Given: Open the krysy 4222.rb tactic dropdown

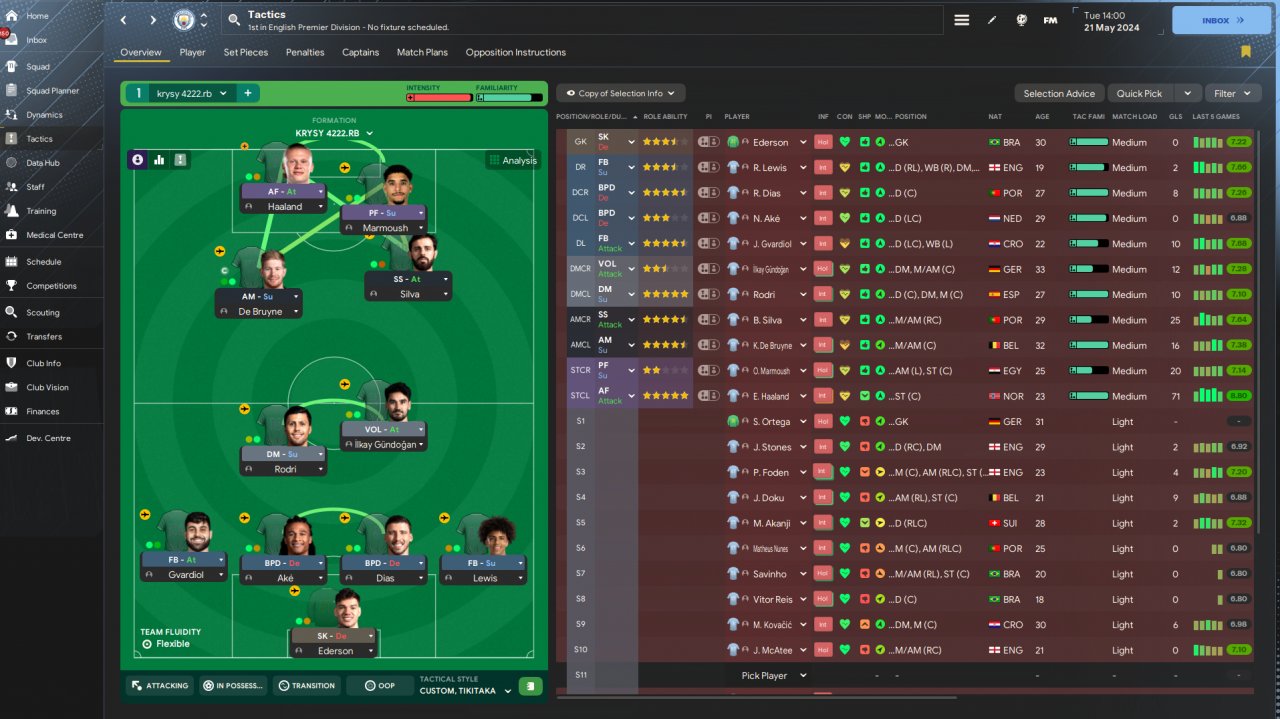Looking at the screenshot, I should tap(190, 93).
